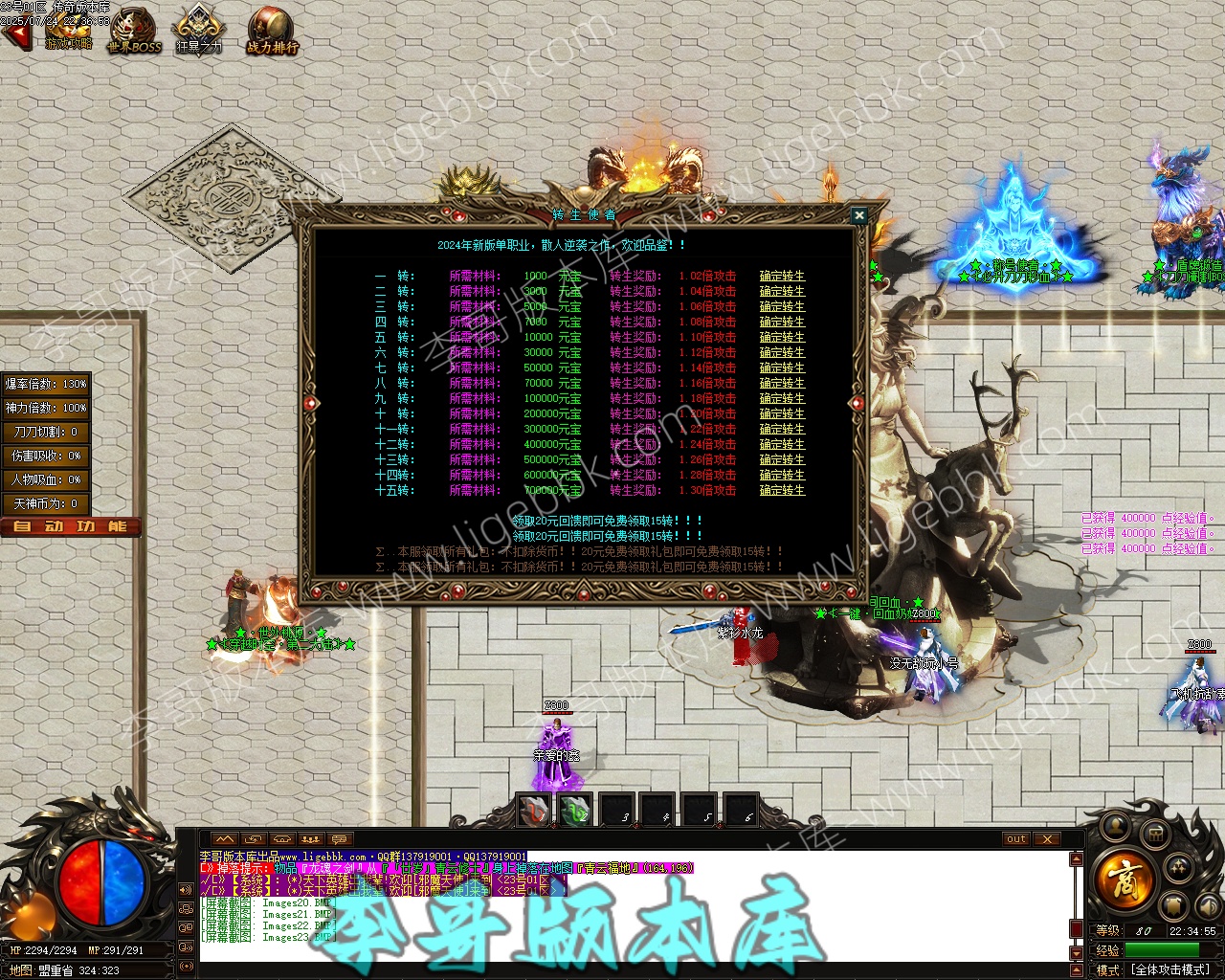Click the chat window text area
The width and height of the screenshot is (1225, 980).
(x=622, y=904)
